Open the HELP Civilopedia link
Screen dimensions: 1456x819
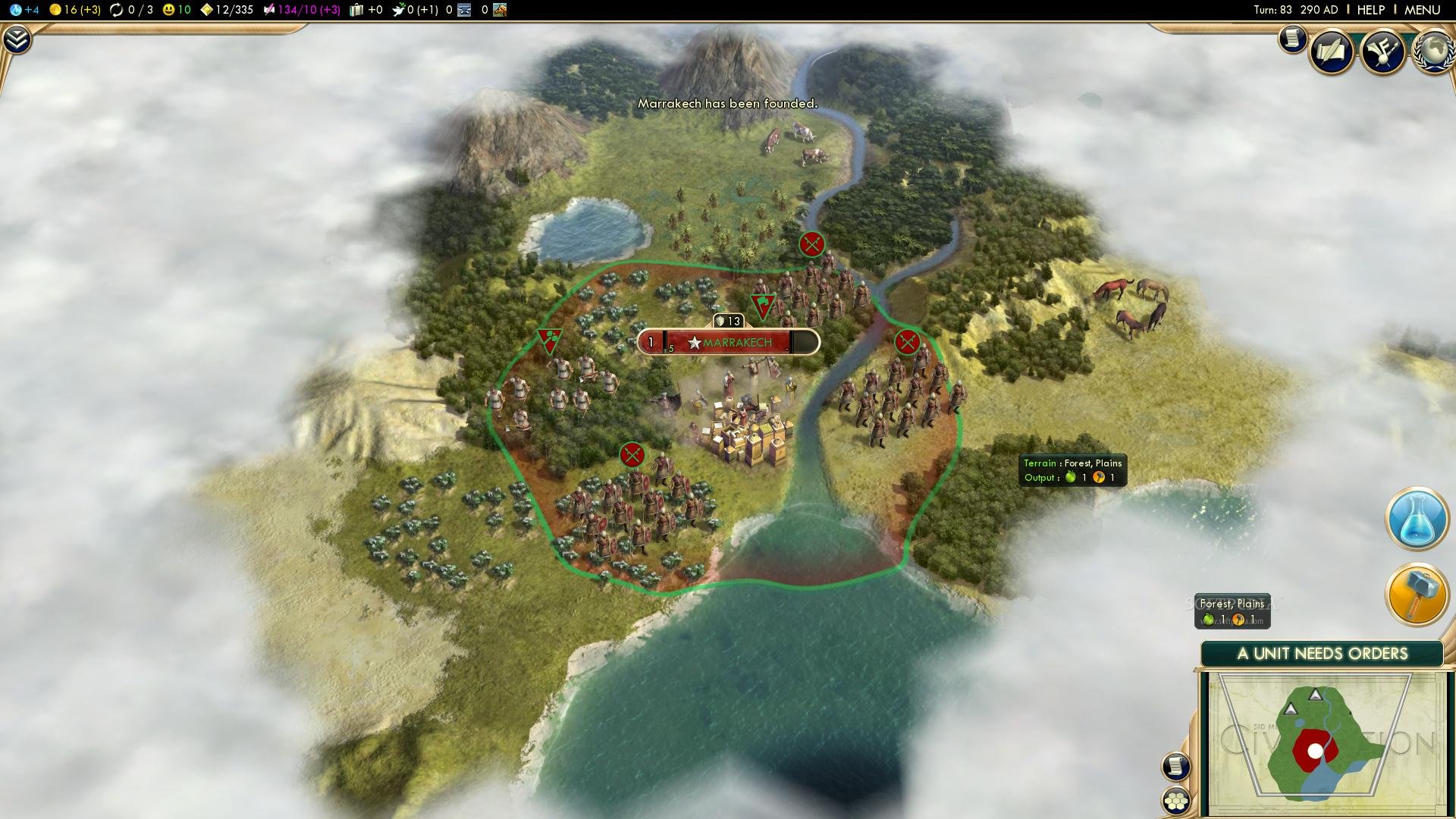[1370, 10]
